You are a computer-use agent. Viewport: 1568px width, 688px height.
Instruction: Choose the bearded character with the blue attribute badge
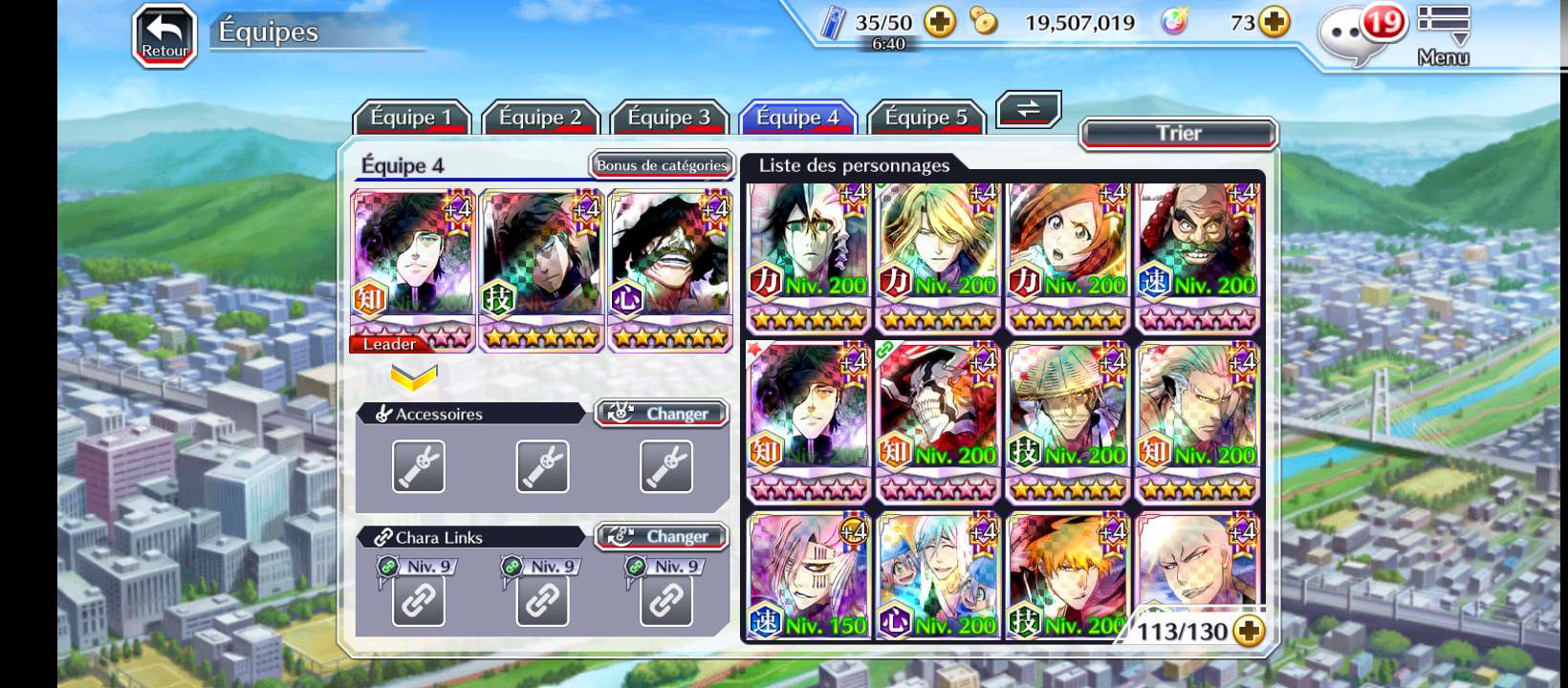(1197, 256)
